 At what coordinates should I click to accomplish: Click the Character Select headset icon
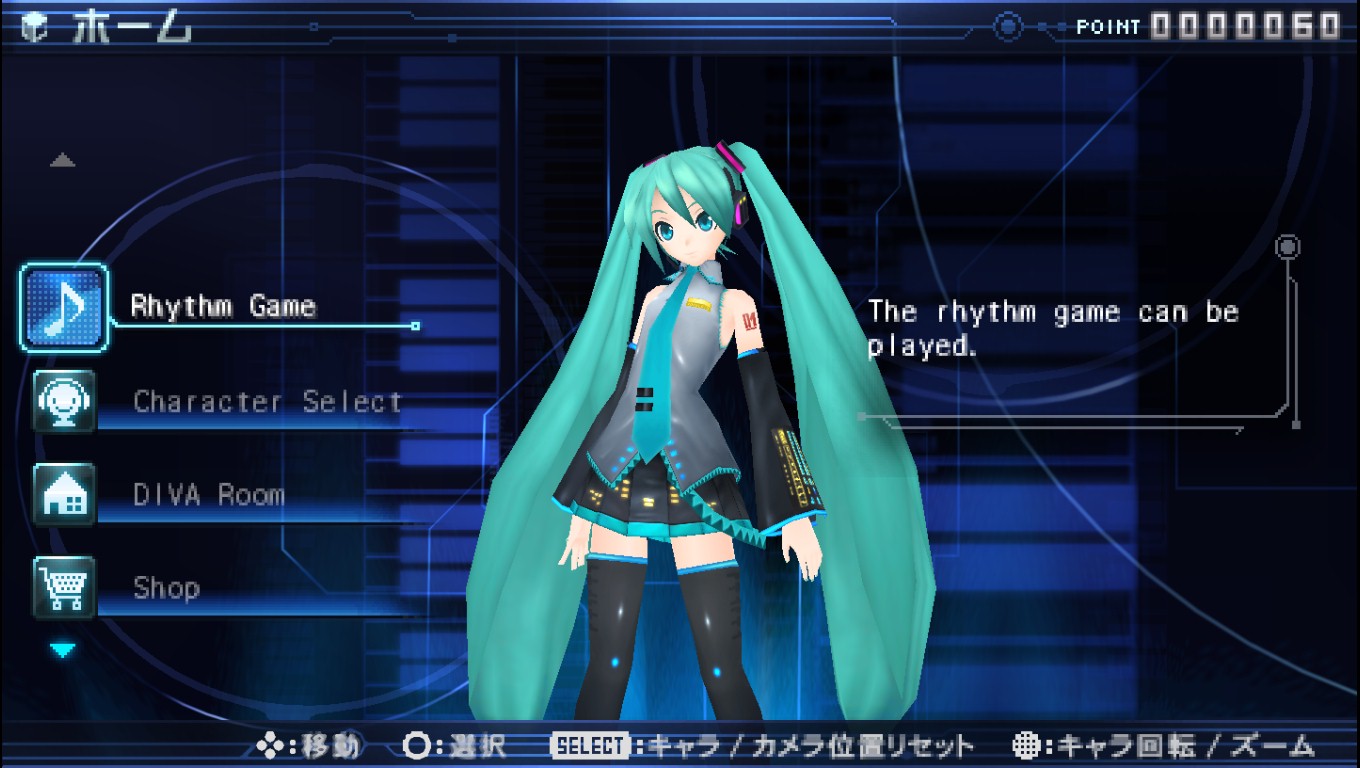coord(62,402)
